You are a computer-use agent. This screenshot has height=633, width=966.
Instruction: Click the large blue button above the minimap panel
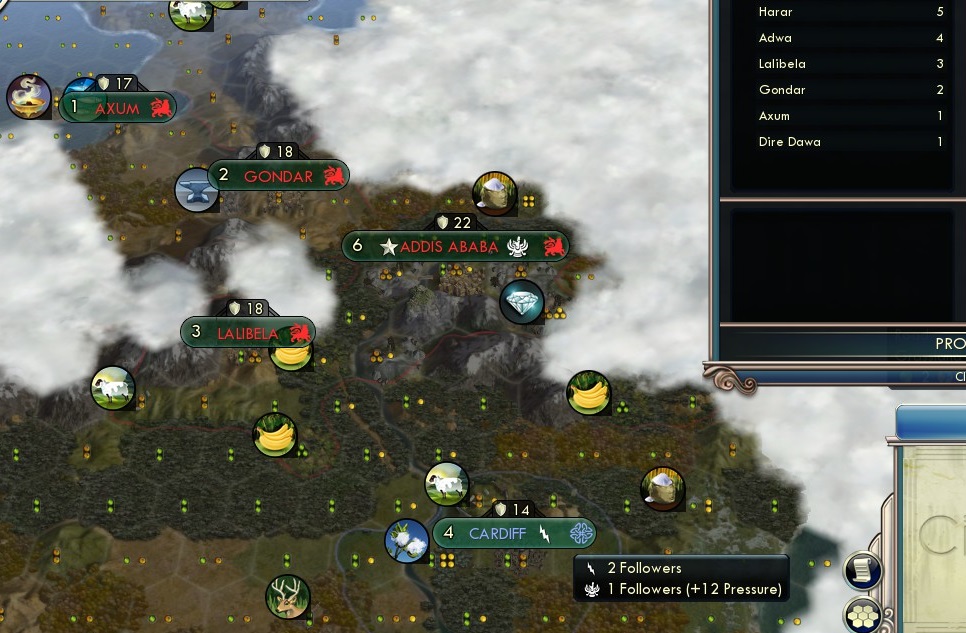click(x=931, y=423)
